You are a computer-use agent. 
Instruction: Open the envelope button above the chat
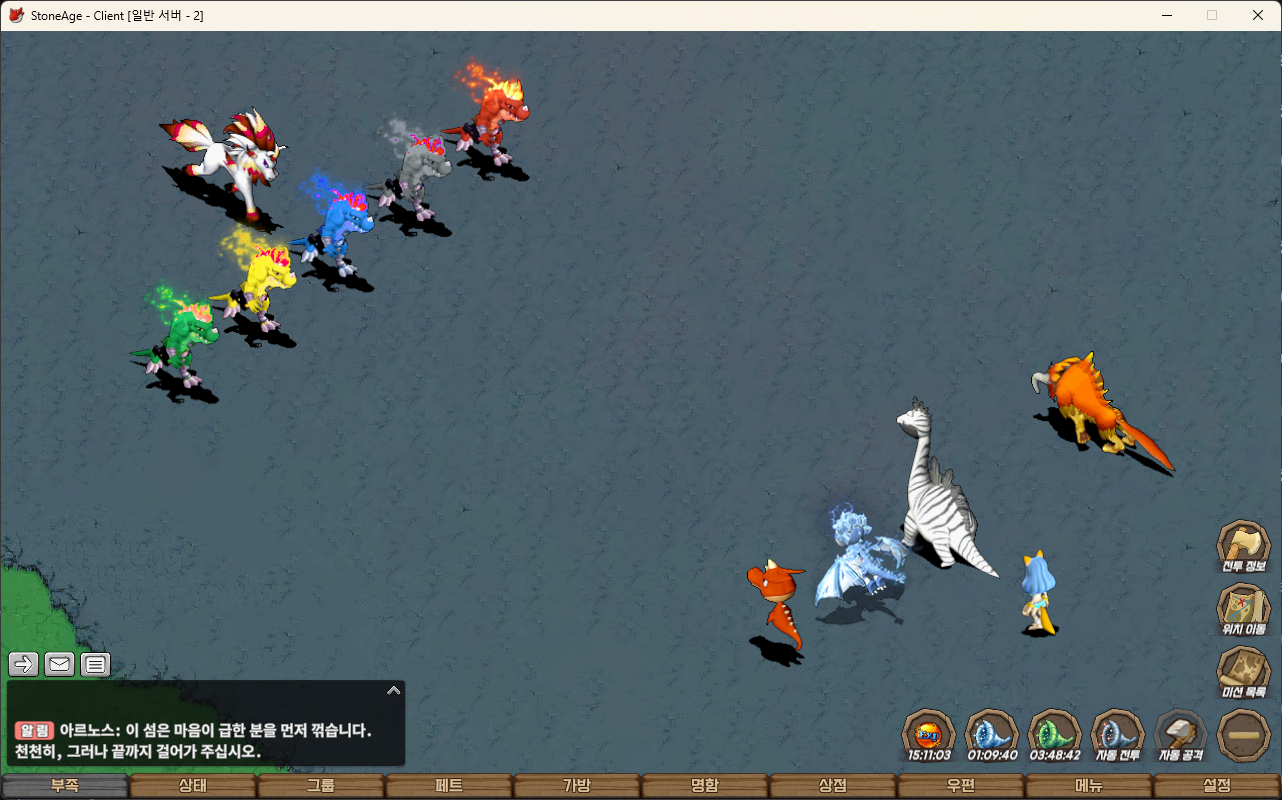tap(59, 663)
